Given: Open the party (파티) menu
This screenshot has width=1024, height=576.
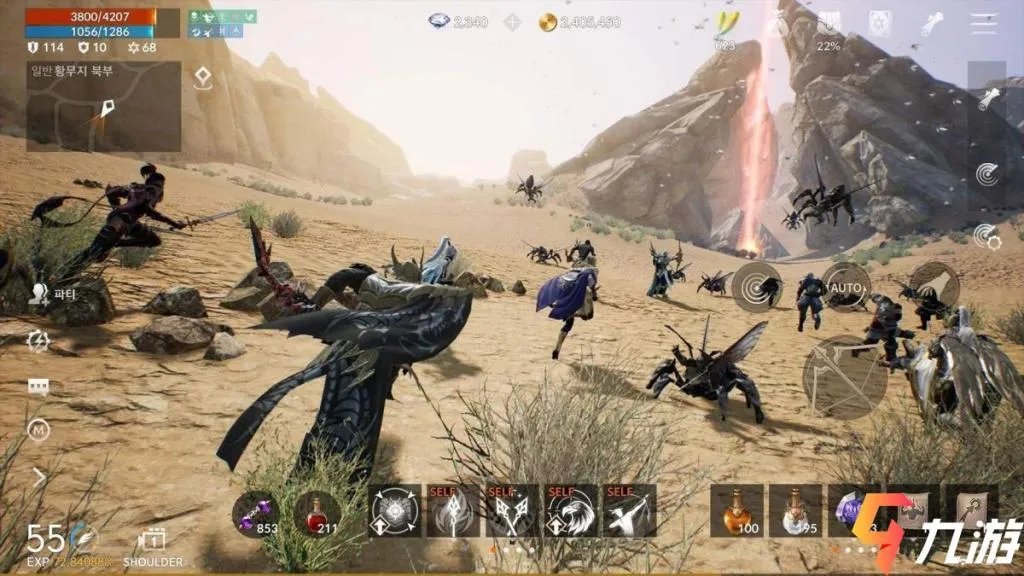Looking at the screenshot, I should (x=41, y=293).
